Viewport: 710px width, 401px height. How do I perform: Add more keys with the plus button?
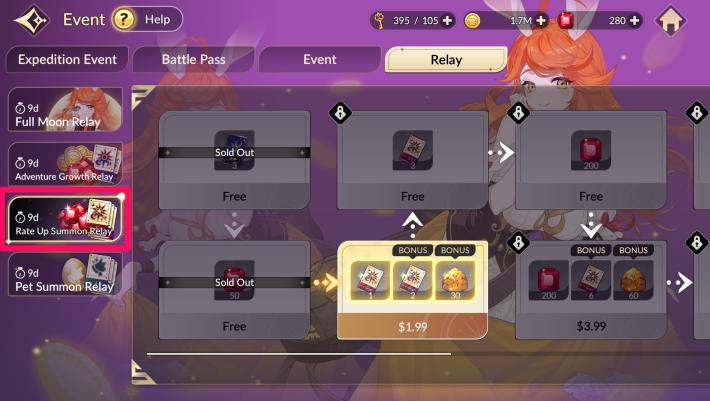click(x=446, y=20)
